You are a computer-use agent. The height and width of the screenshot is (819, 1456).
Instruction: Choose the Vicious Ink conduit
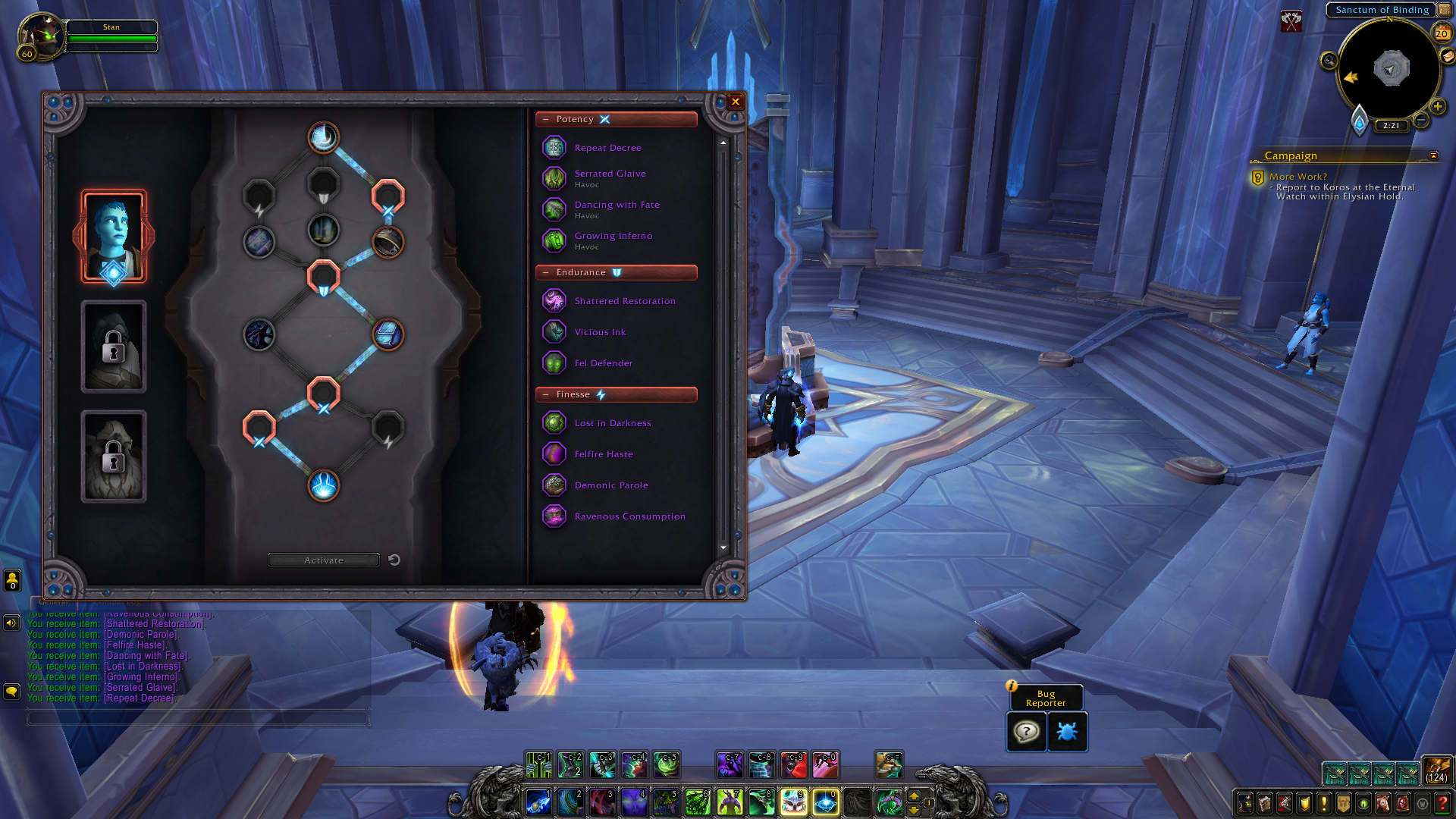point(600,332)
